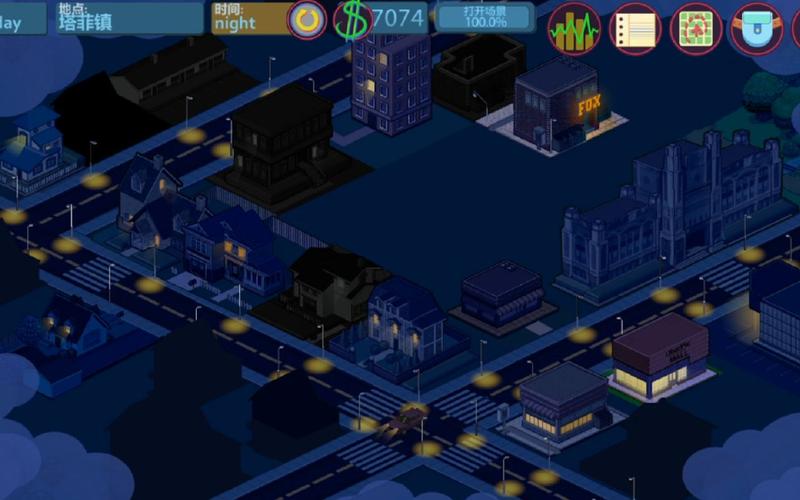The width and height of the screenshot is (800, 500).
Task: Open the statistics chart icon
Action: 574,28
